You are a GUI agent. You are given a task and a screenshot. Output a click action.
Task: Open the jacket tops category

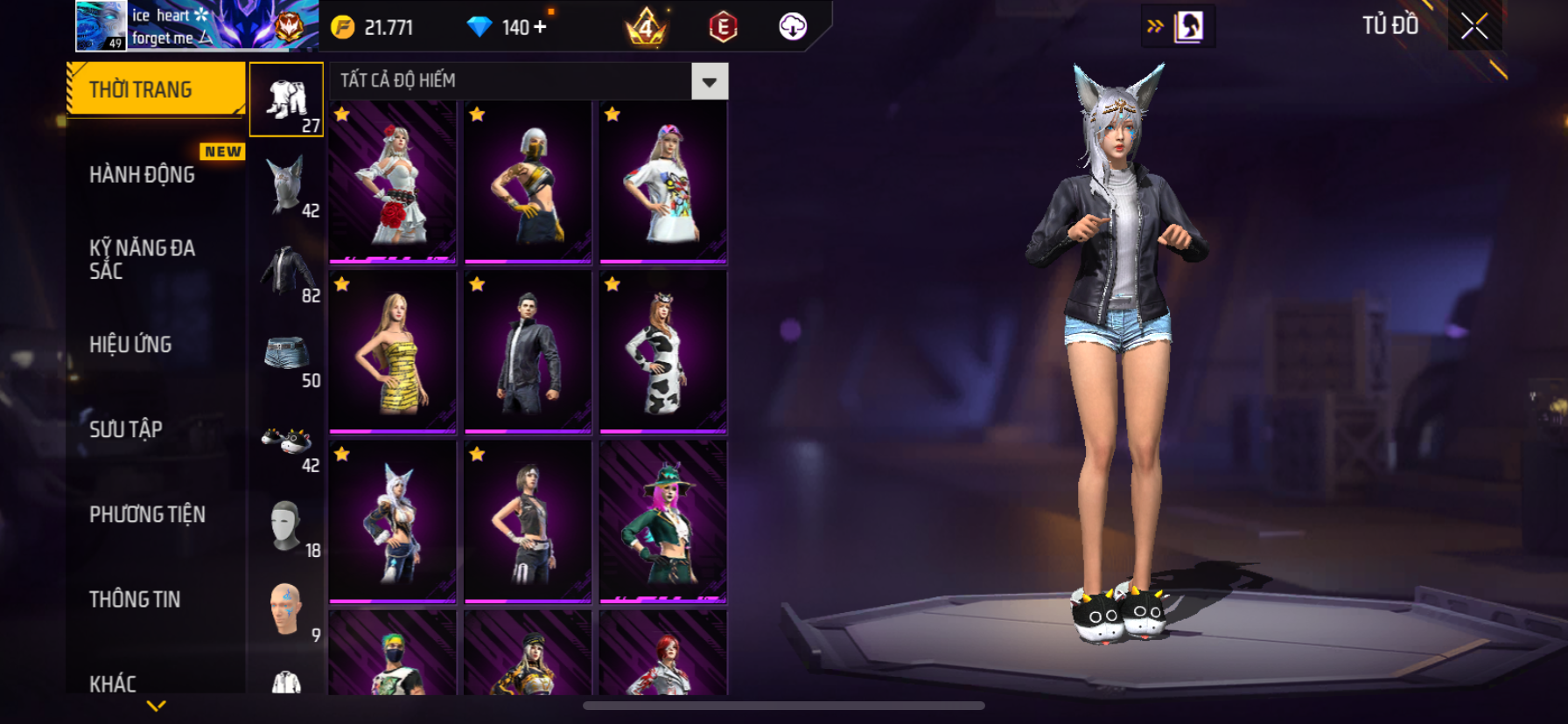click(287, 269)
